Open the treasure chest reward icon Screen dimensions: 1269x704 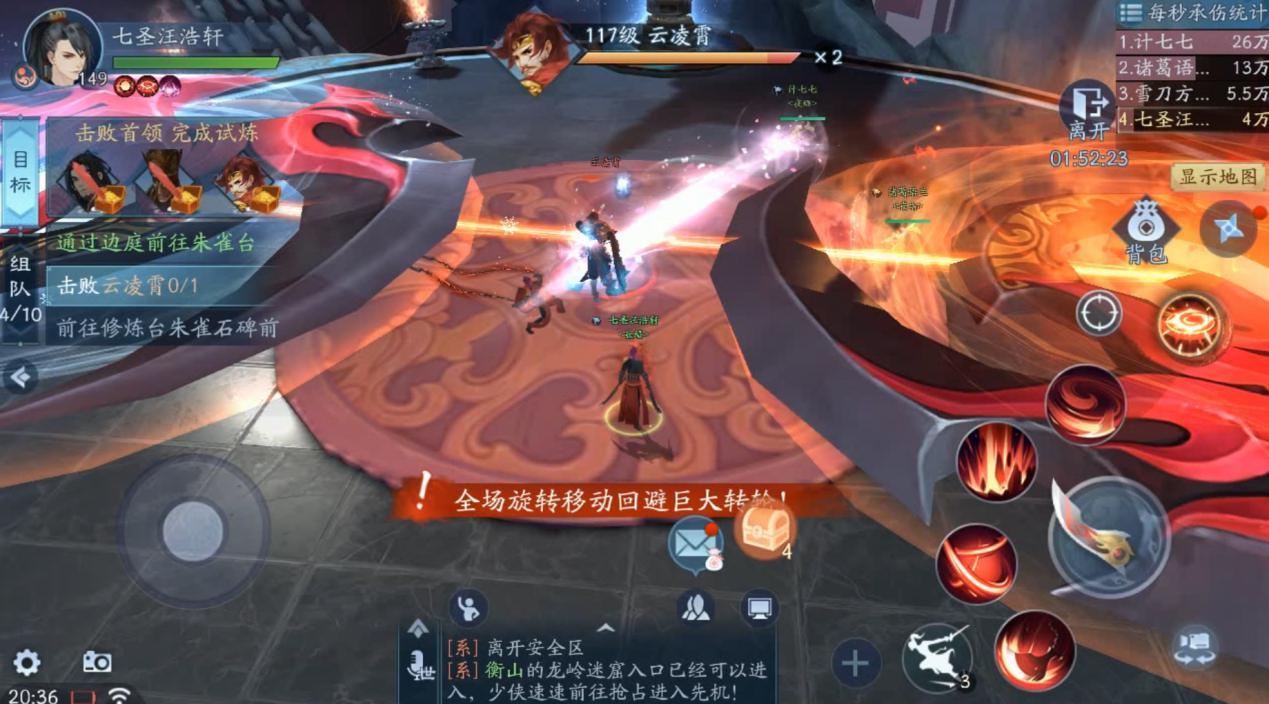[765, 528]
